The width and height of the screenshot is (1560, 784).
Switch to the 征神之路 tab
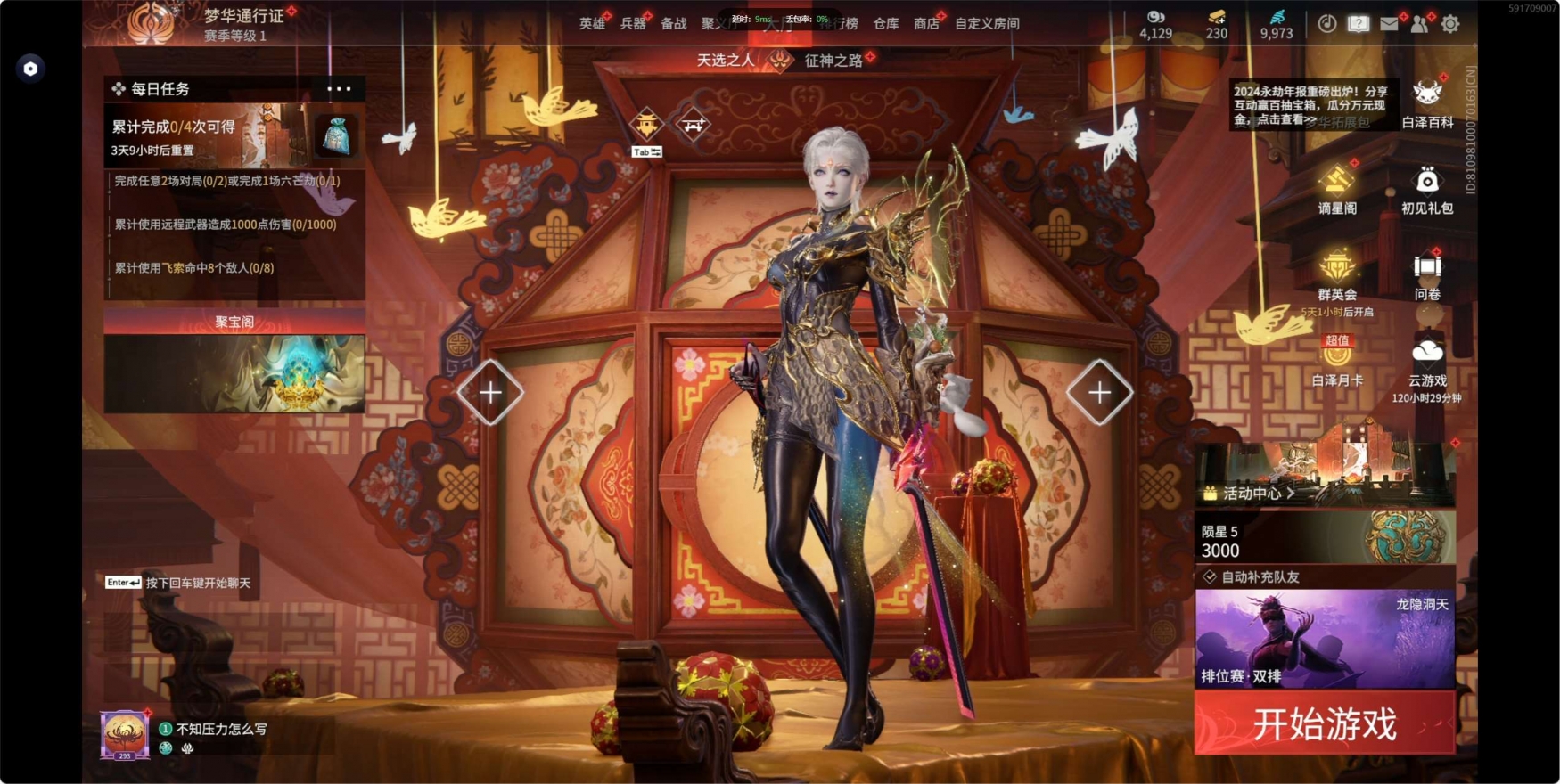coord(833,61)
